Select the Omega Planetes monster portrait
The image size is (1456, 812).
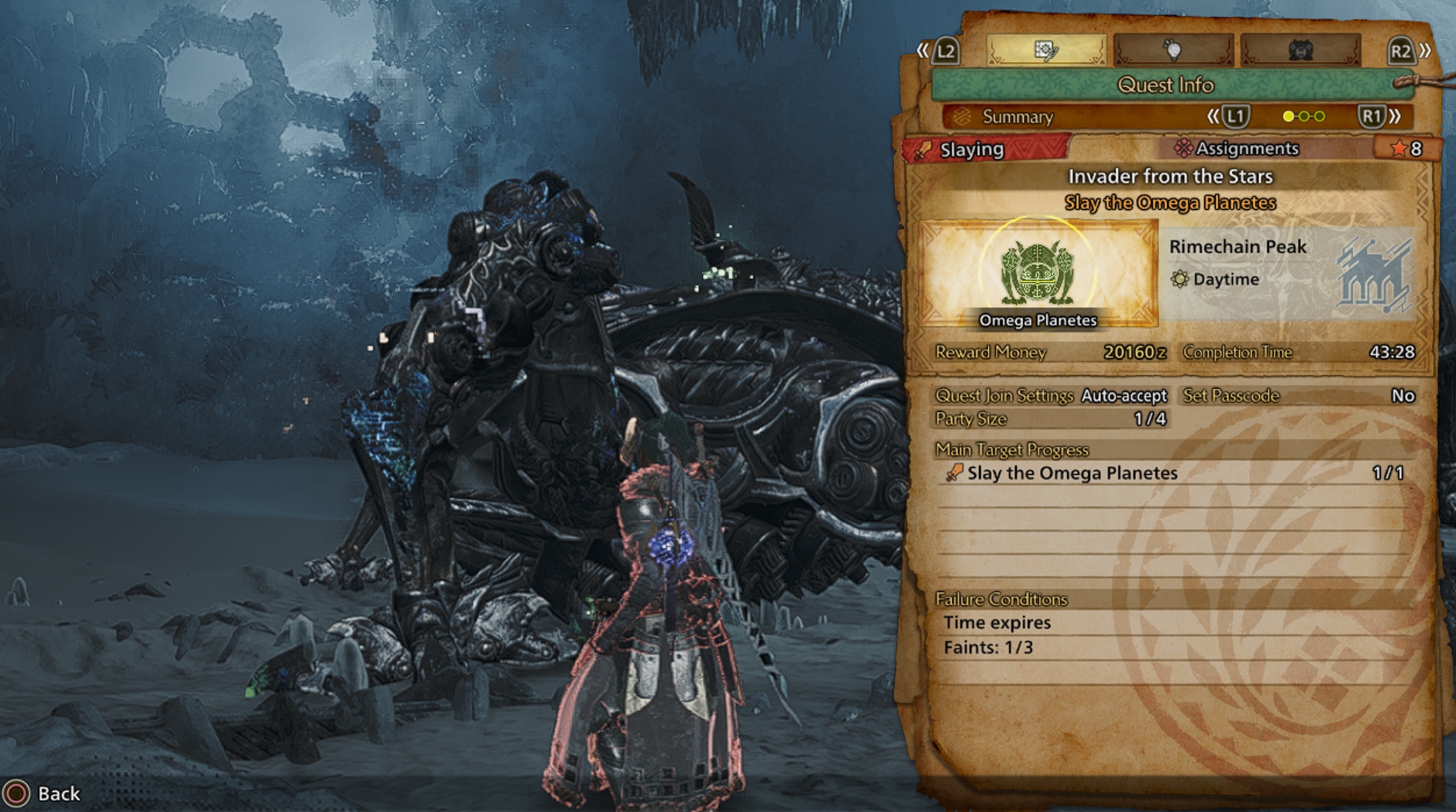[1038, 274]
